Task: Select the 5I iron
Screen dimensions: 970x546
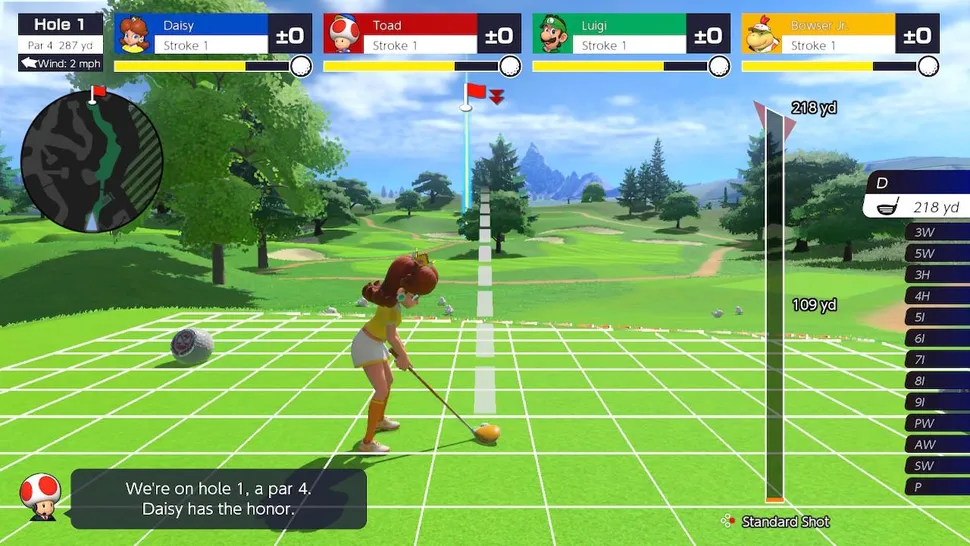Action: tap(936, 317)
